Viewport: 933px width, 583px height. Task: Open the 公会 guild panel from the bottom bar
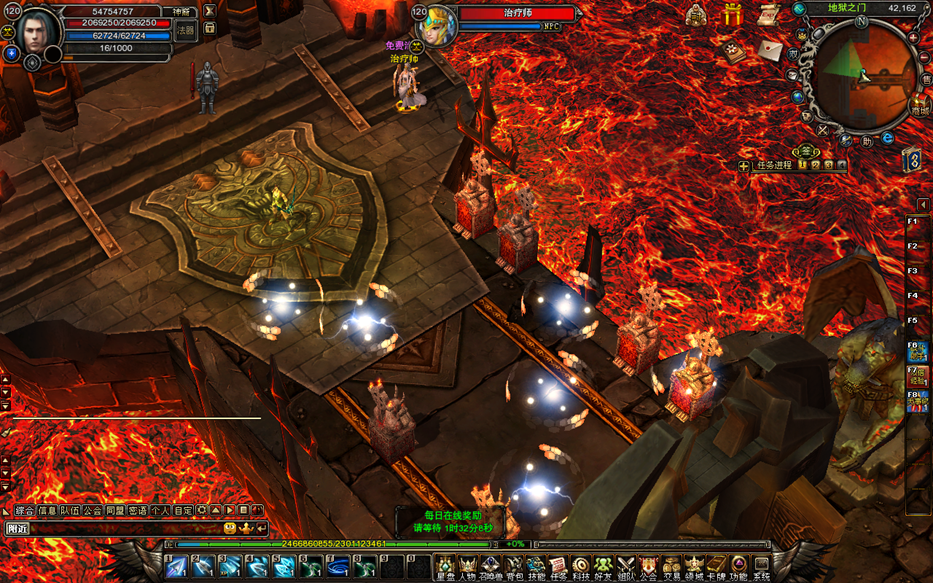coord(648,568)
